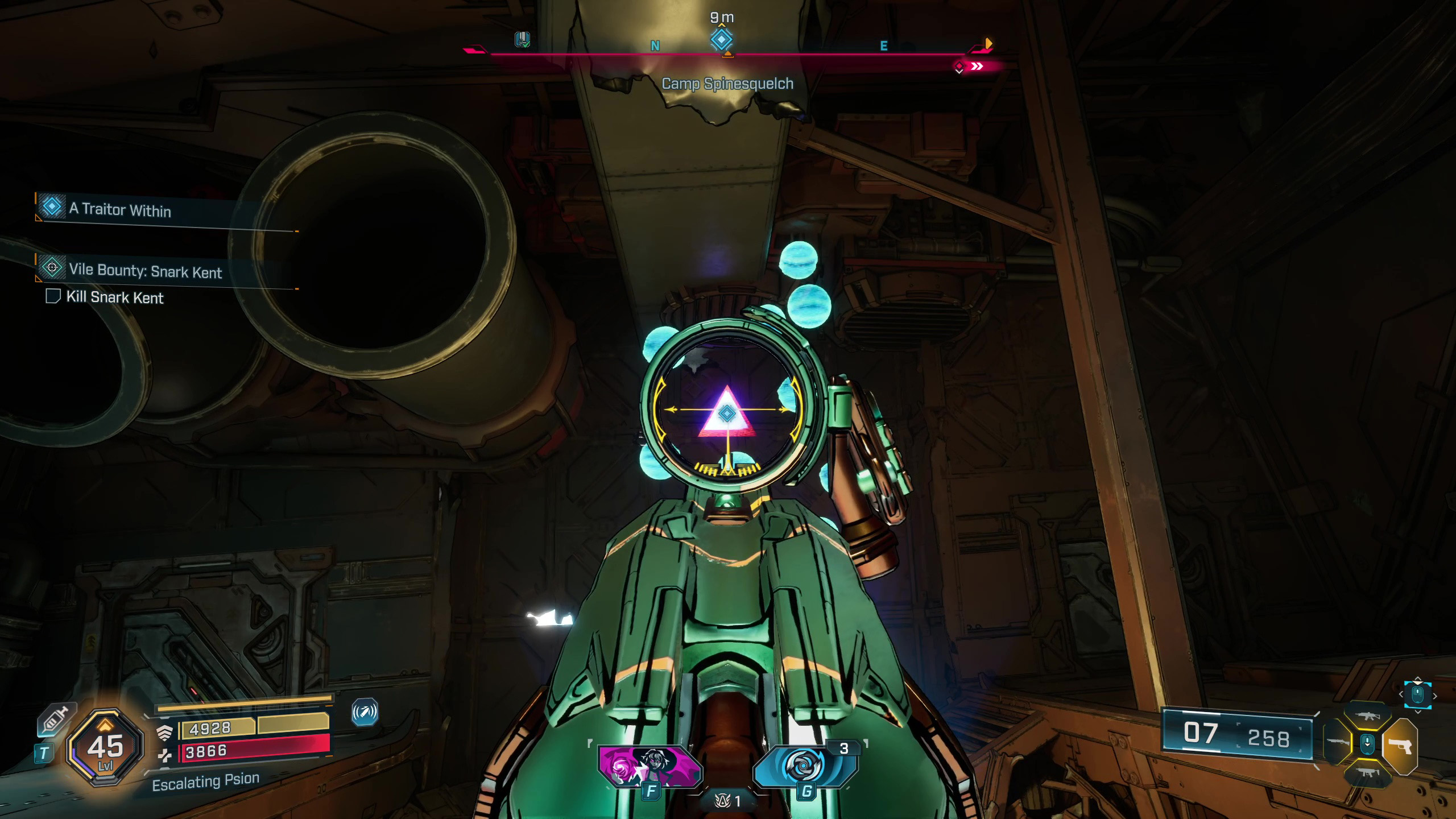Viewport: 1456px width, 819px height.
Task: Equip the assault rifle in the top slot
Action: [x=1367, y=717]
